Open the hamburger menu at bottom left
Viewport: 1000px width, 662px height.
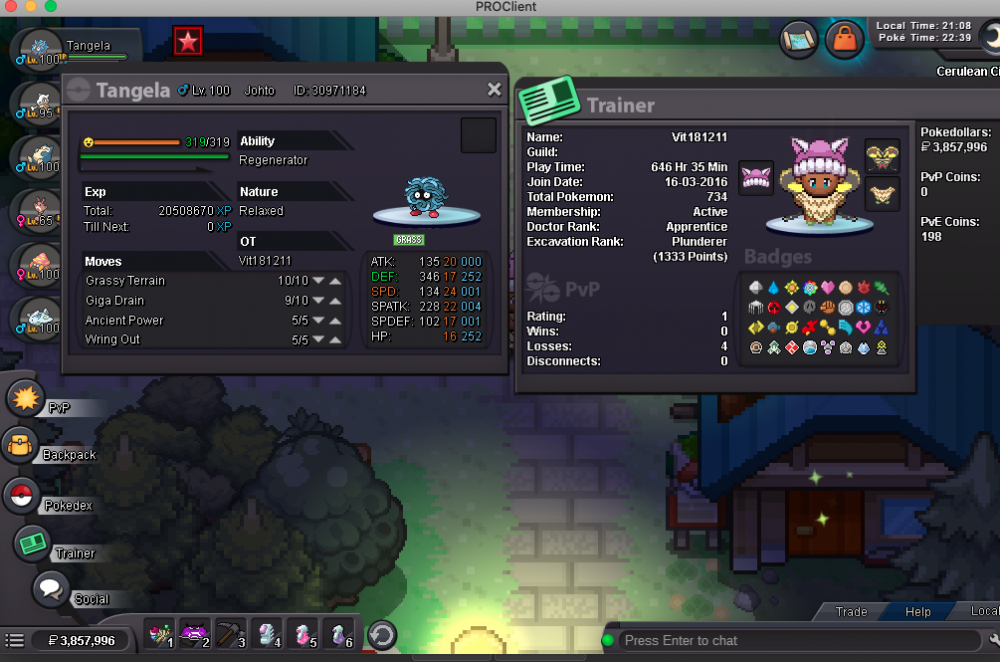click(14, 640)
